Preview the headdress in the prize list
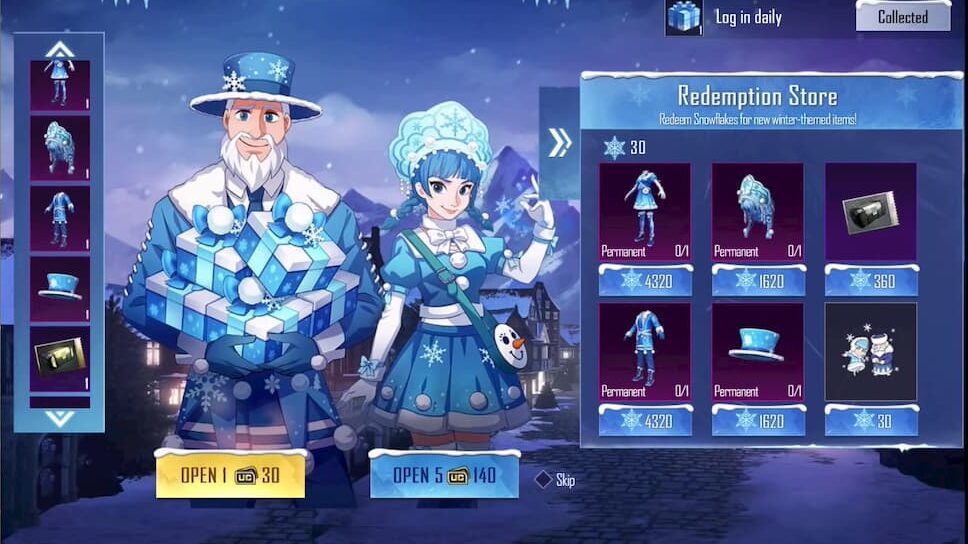The width and height of the screenshot is (968, 544). (59, 148)
